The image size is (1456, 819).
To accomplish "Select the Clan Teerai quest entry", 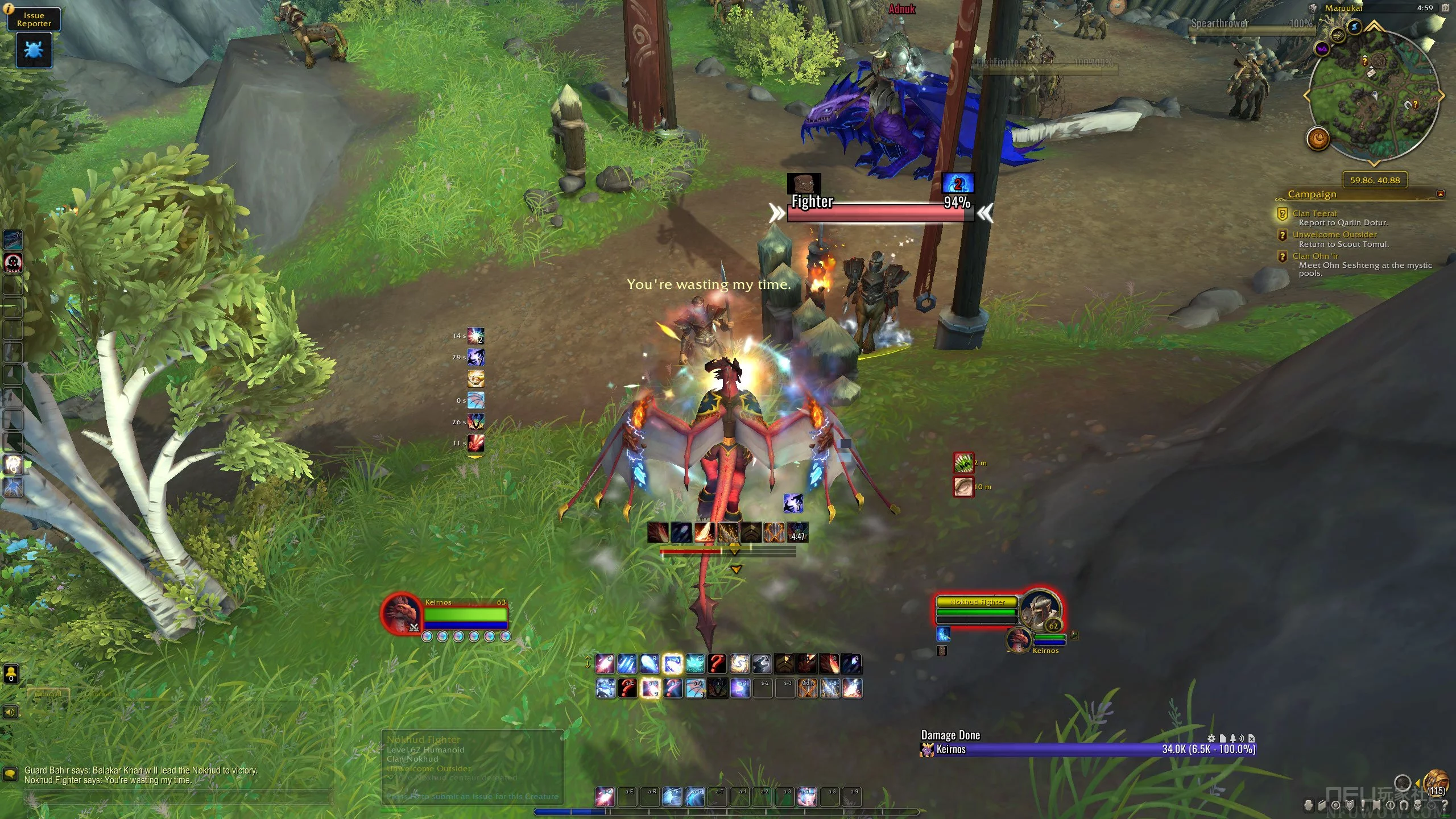I will (1314, 213).
